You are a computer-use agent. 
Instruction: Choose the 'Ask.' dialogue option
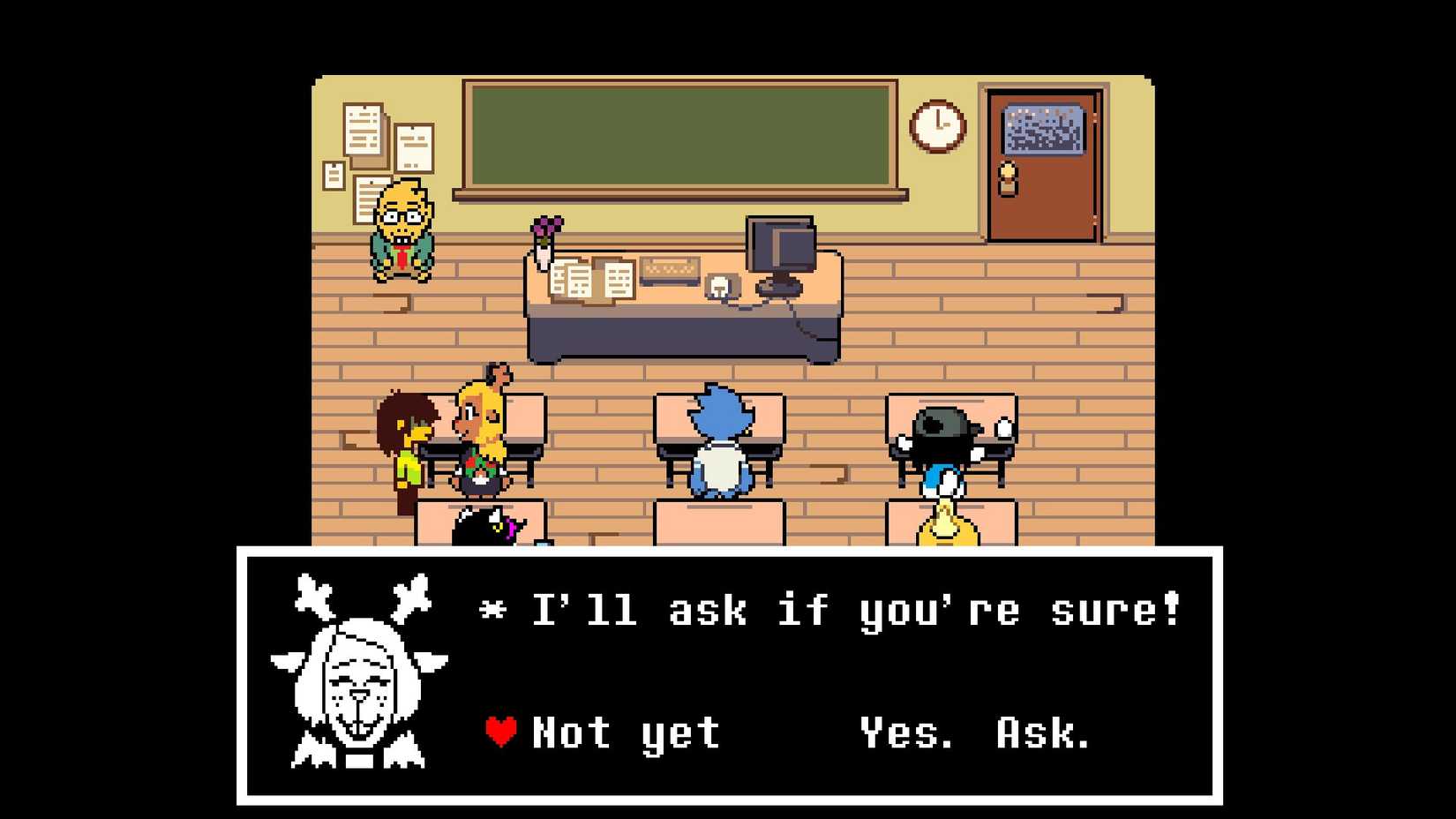coord(1041,731)
